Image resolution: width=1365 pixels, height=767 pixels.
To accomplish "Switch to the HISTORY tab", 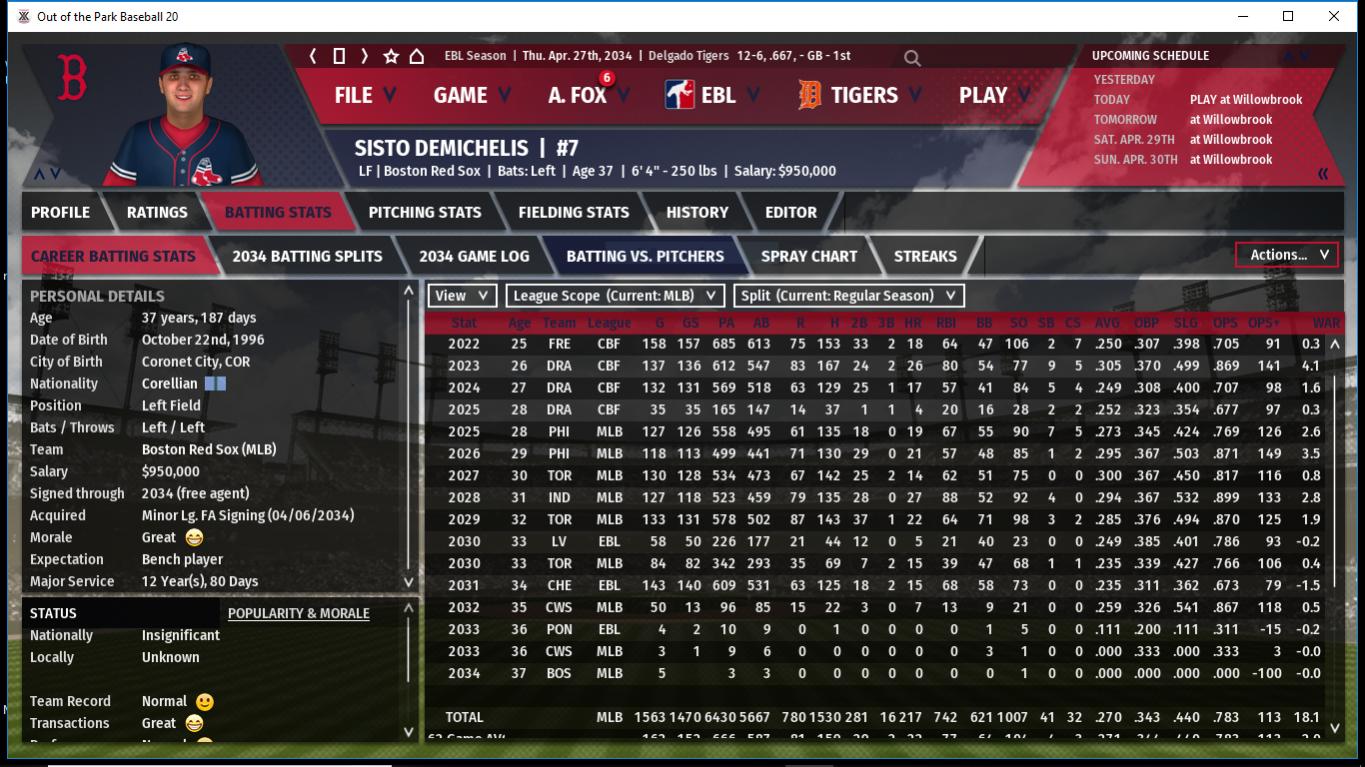I will pos(697,212).
